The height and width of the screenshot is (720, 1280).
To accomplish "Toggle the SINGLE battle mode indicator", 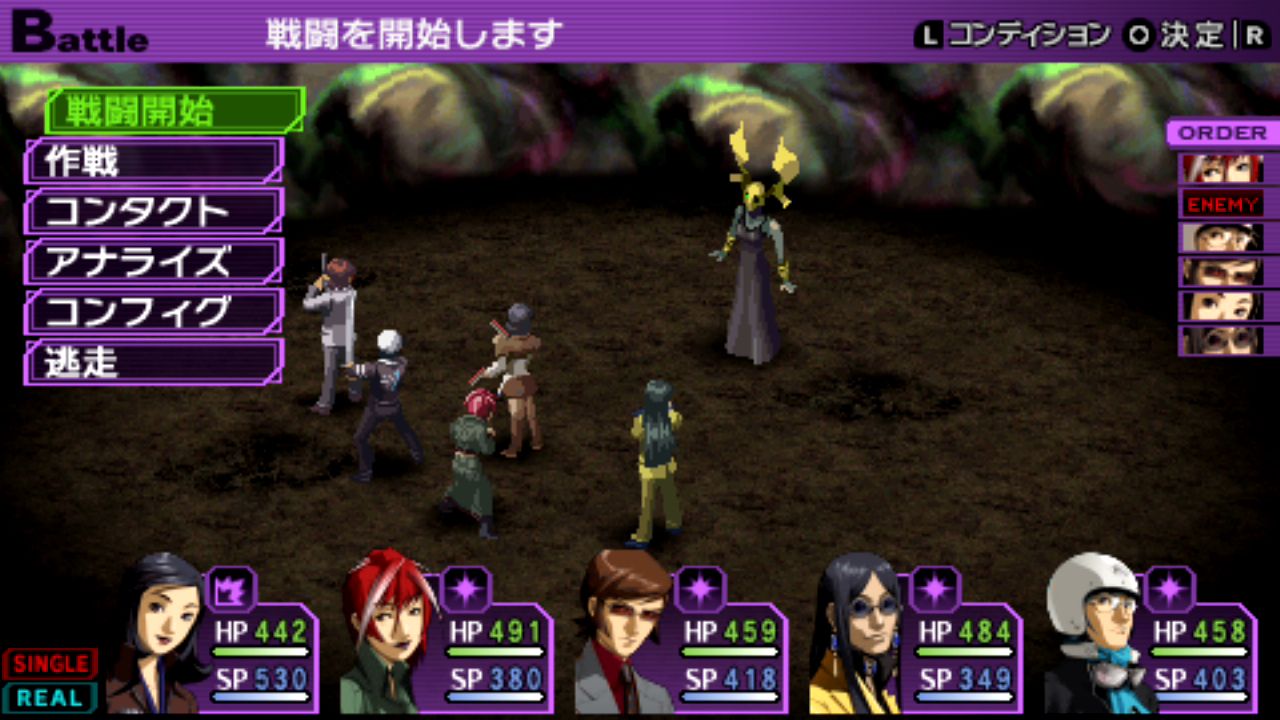I will (50, 664).
